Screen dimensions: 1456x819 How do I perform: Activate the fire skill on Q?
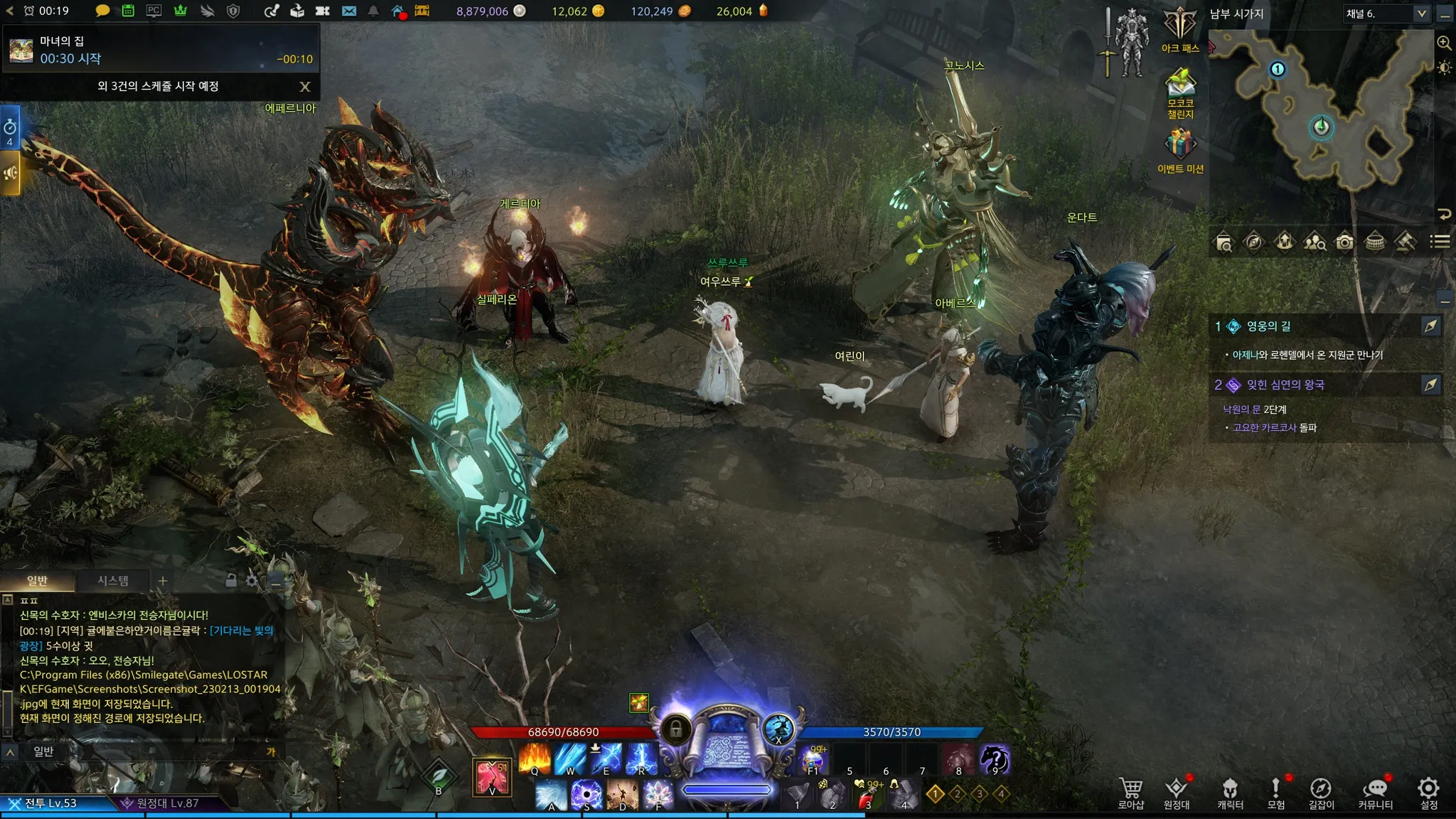(x=535, y=759)
